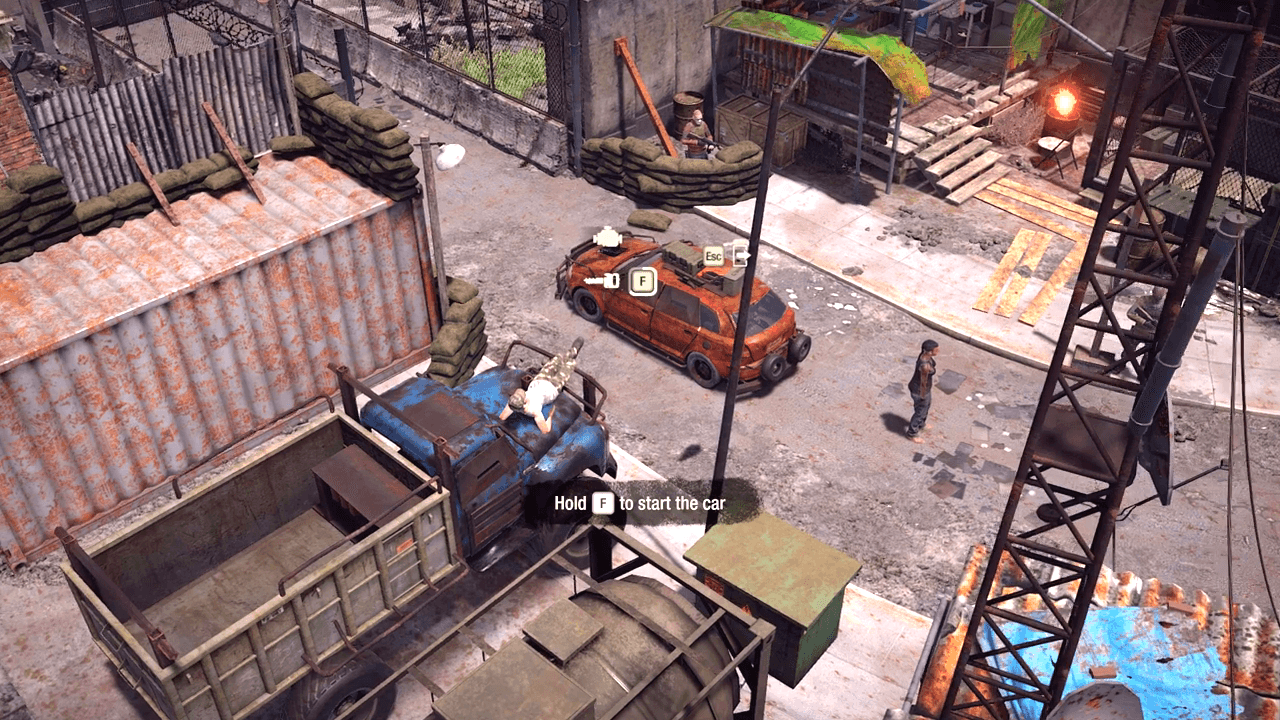Viewport: 1280px width, 720px height.
Task: Select the green ammo crate on the car roof
Action: (x=682, y=254)
